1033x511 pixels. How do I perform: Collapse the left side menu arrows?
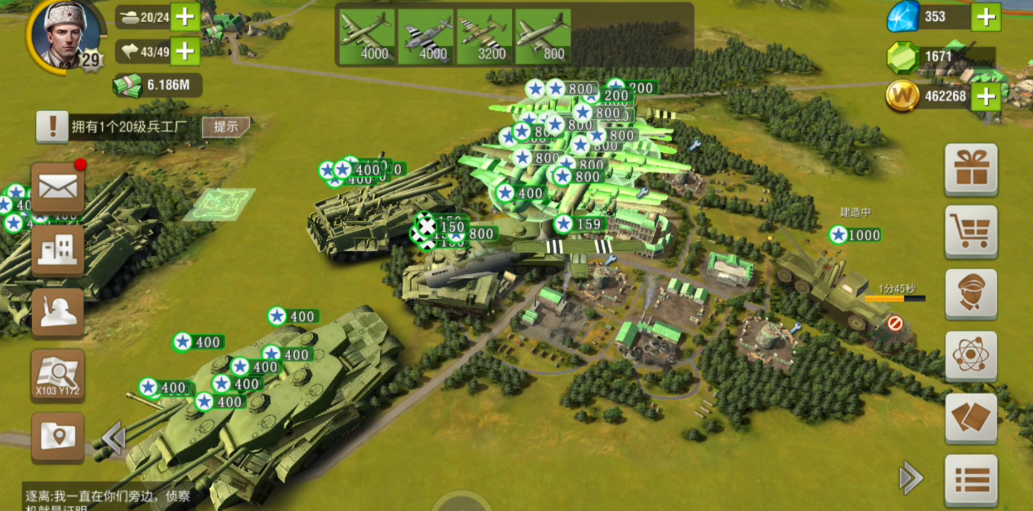(x=113, y=437)
